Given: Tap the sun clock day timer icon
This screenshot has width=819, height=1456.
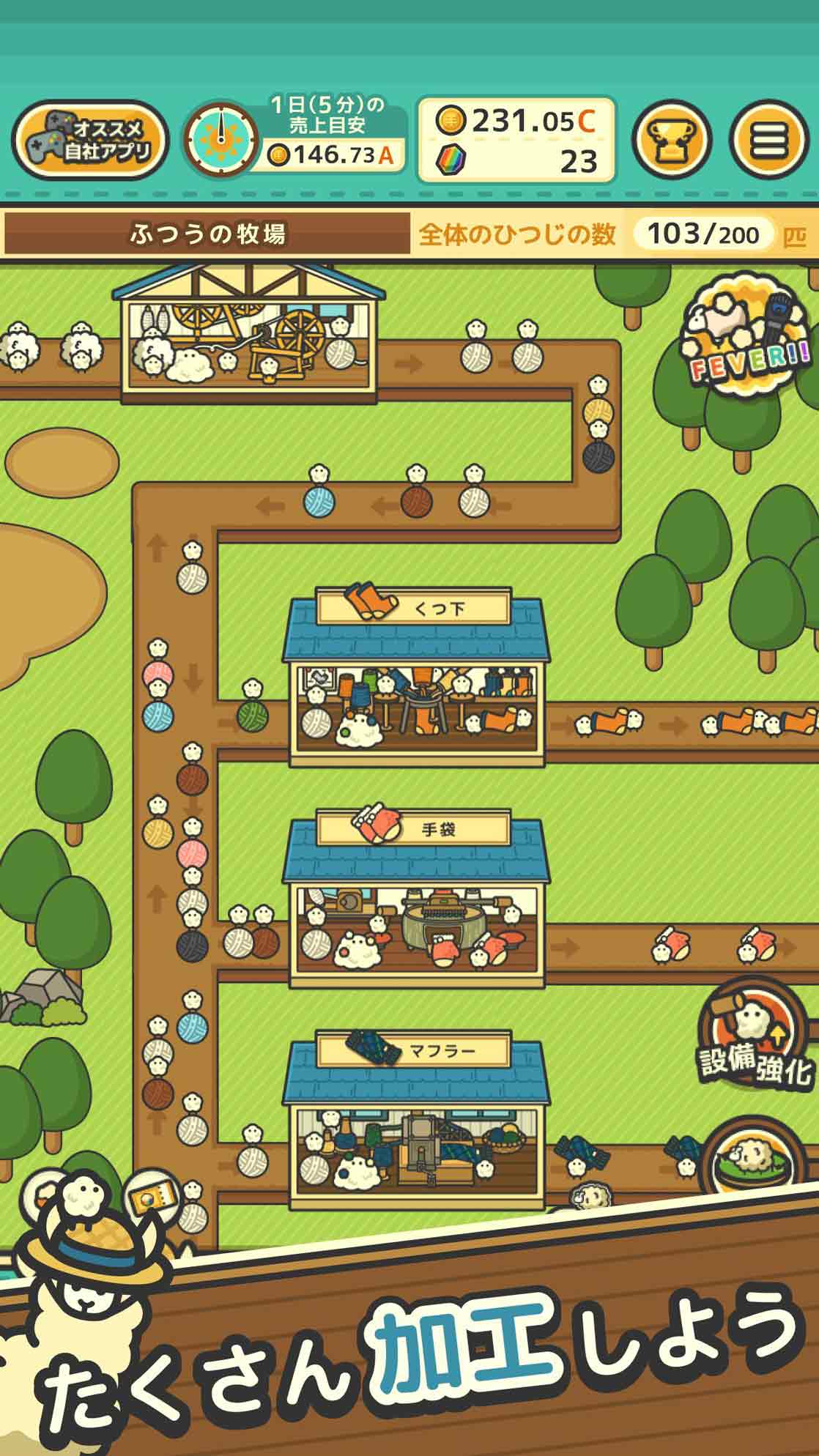Looking at the screenshot, I should tap(220, 141).
